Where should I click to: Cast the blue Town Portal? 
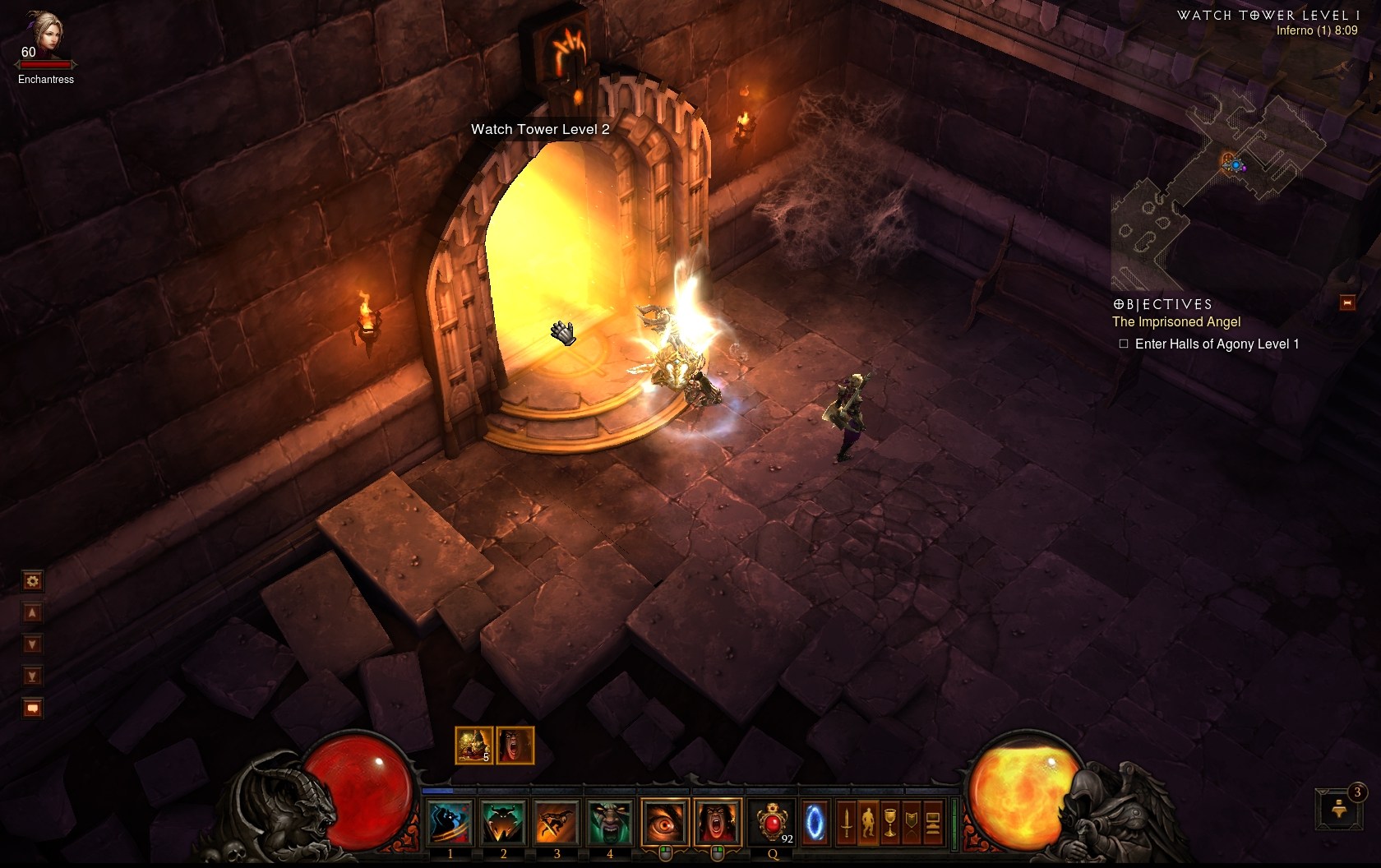pos(815,822)
